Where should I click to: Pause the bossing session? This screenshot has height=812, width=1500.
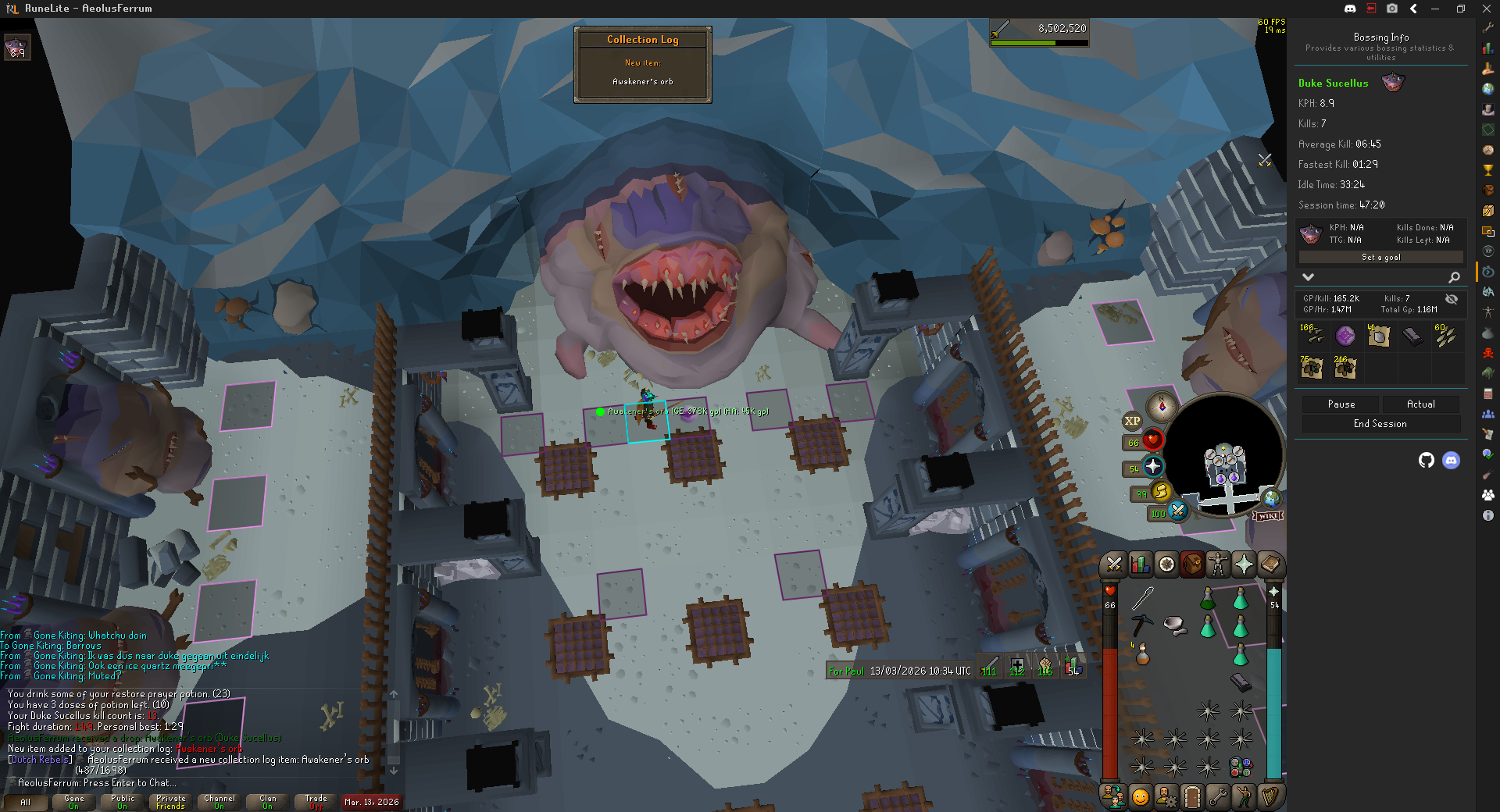[1341, 404]
